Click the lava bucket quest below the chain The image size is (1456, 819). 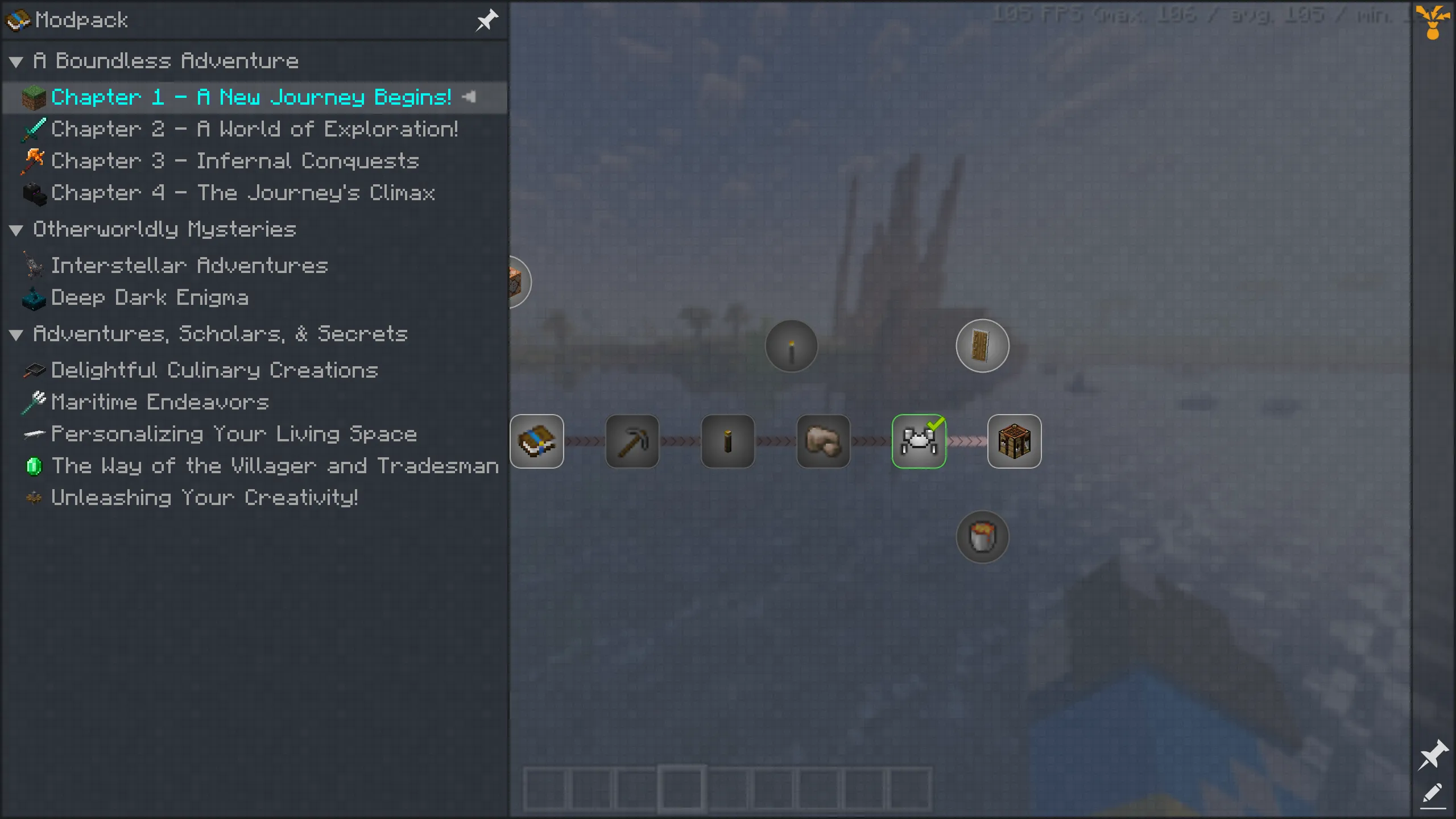coord(982,536)
